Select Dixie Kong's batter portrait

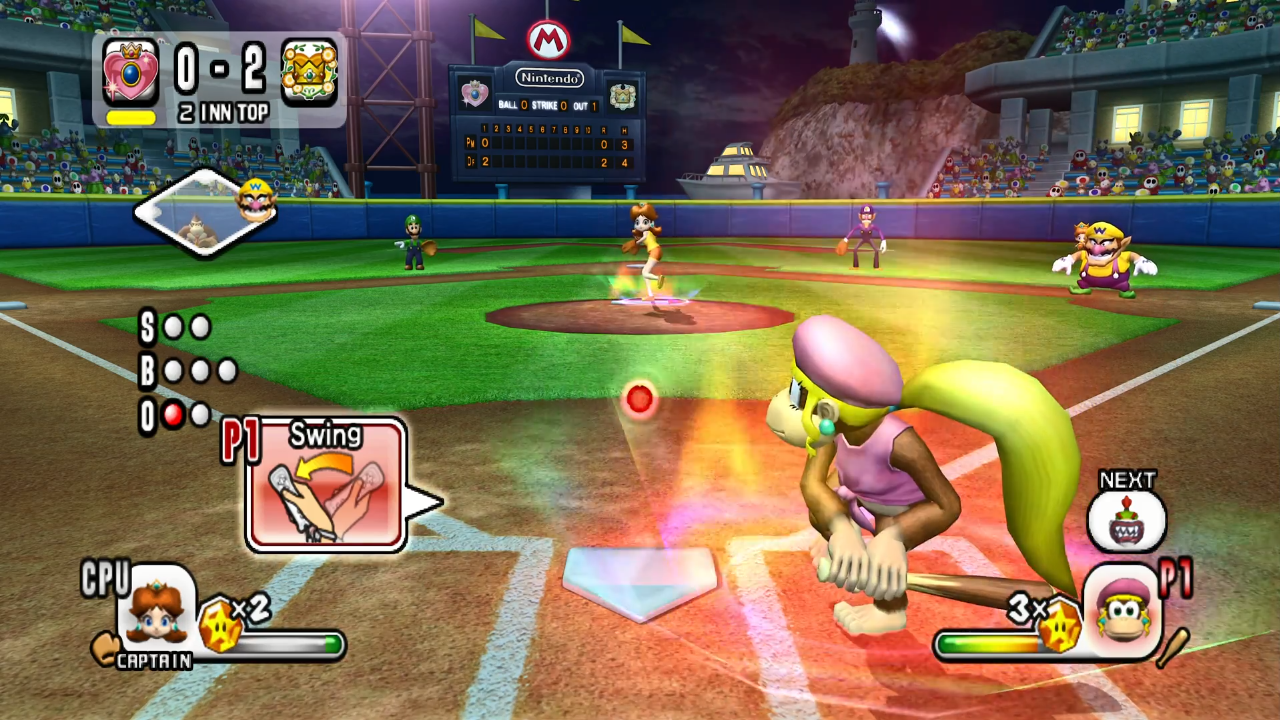pyautogui.click(x=1122, y=610)
